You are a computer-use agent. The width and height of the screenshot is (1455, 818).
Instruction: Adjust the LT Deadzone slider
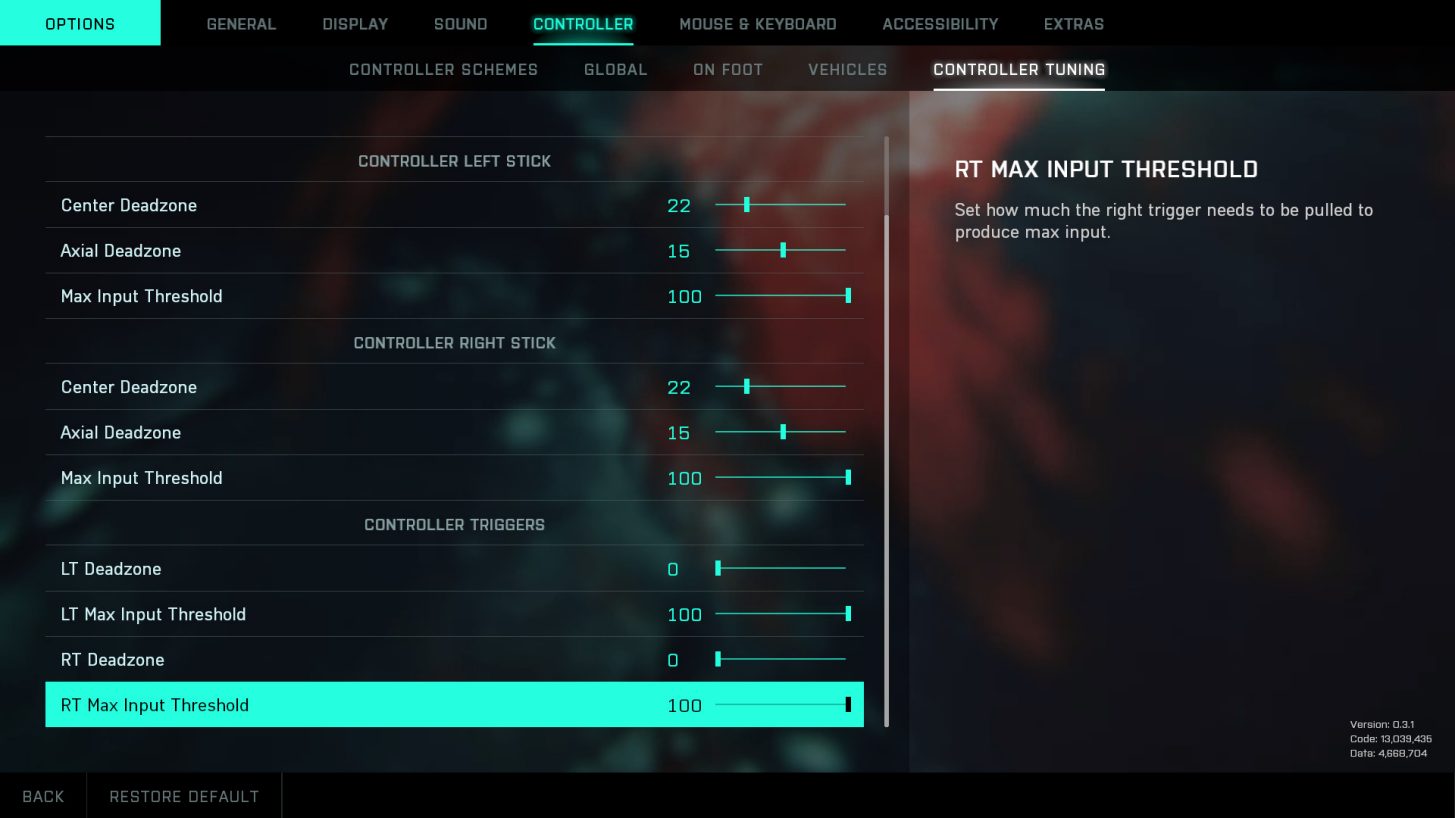point(780,568)
